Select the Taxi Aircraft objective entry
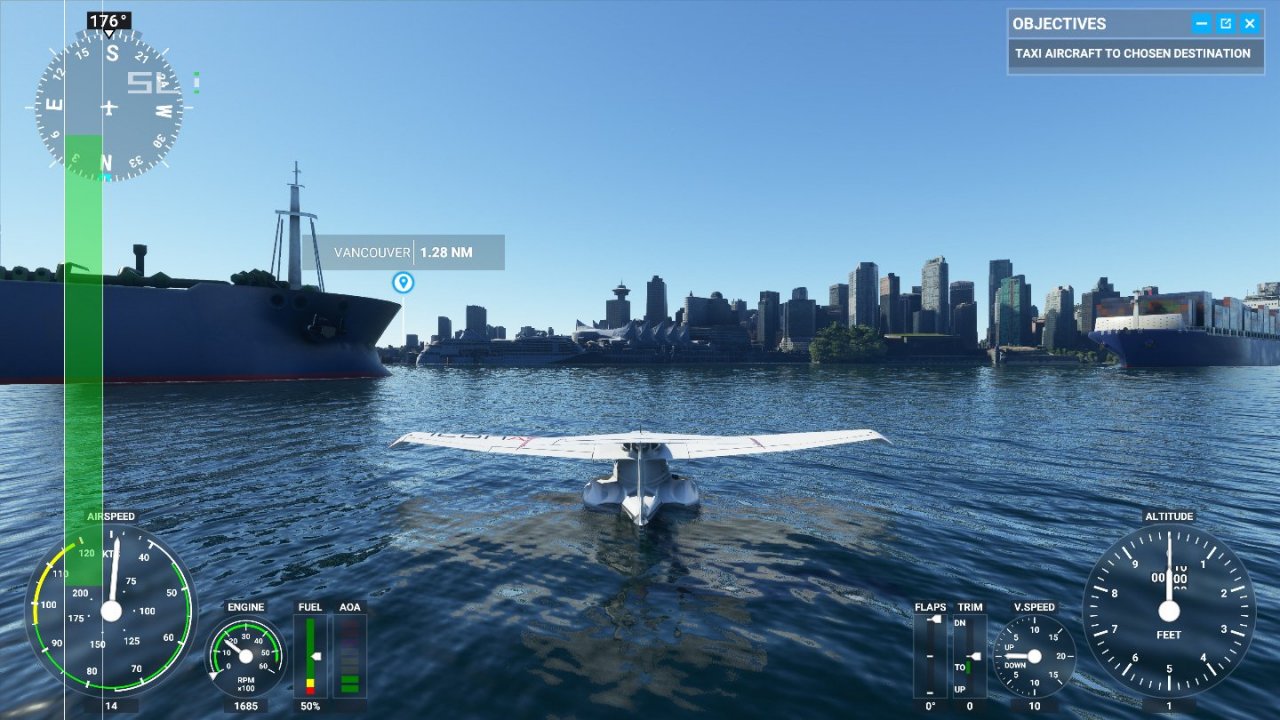The image size is (1280, 720). 1132,54
